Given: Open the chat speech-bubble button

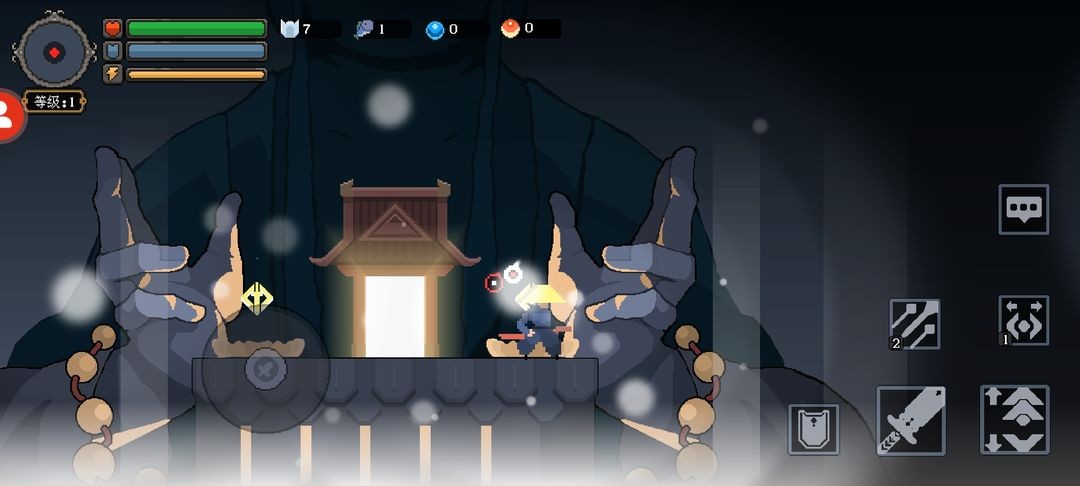Looking at the screenshot, I should point(1023,209).
